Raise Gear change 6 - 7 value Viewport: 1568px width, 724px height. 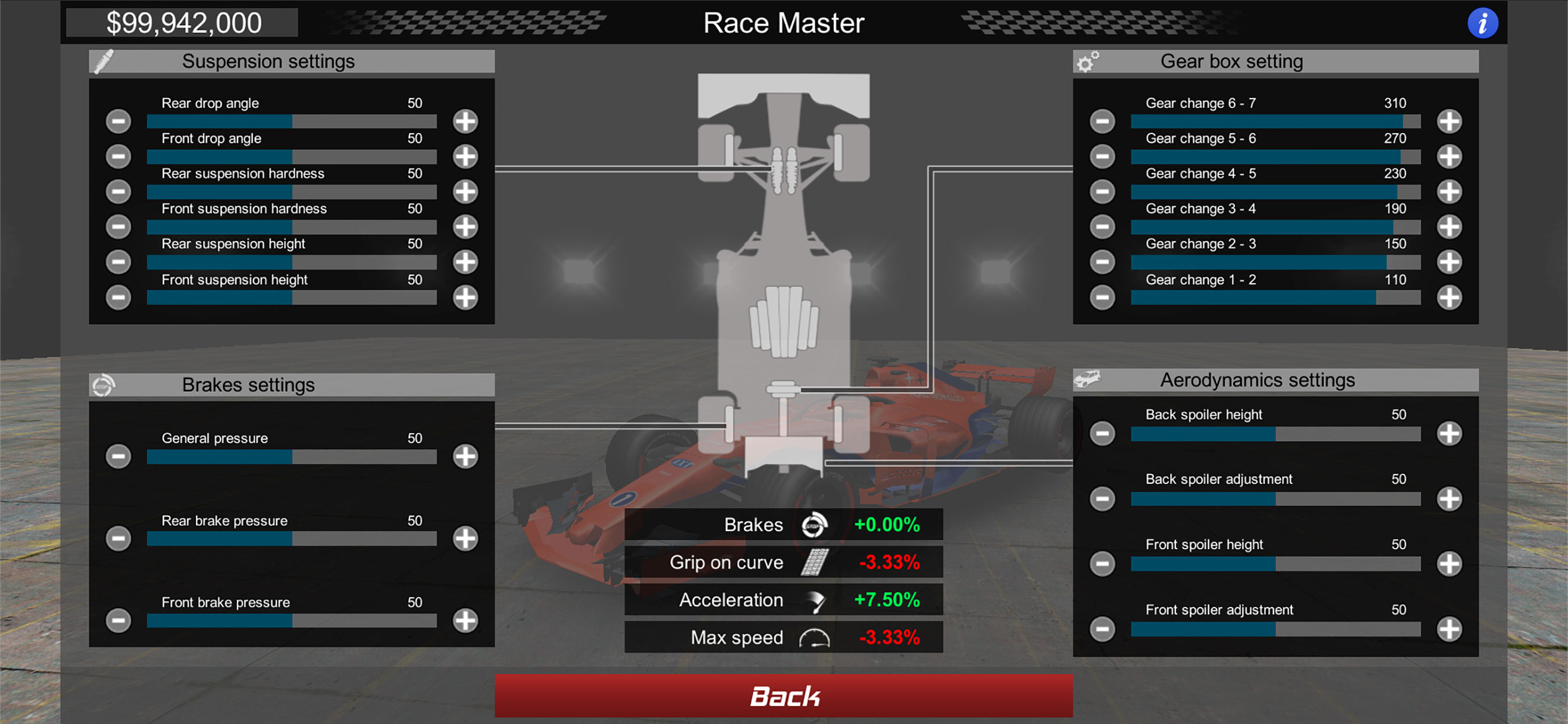pyautogui.click(x=1448, y=121)
